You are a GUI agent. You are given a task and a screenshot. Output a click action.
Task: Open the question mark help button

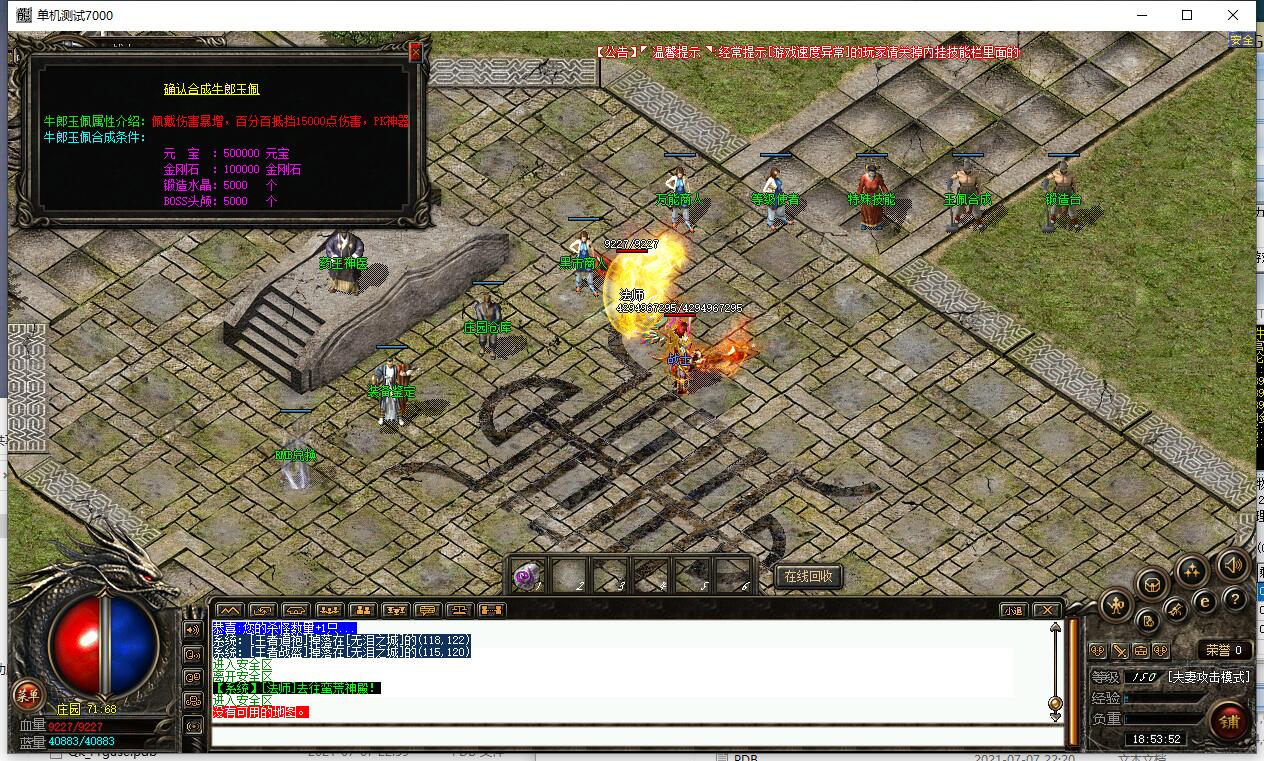[1237, 598]
